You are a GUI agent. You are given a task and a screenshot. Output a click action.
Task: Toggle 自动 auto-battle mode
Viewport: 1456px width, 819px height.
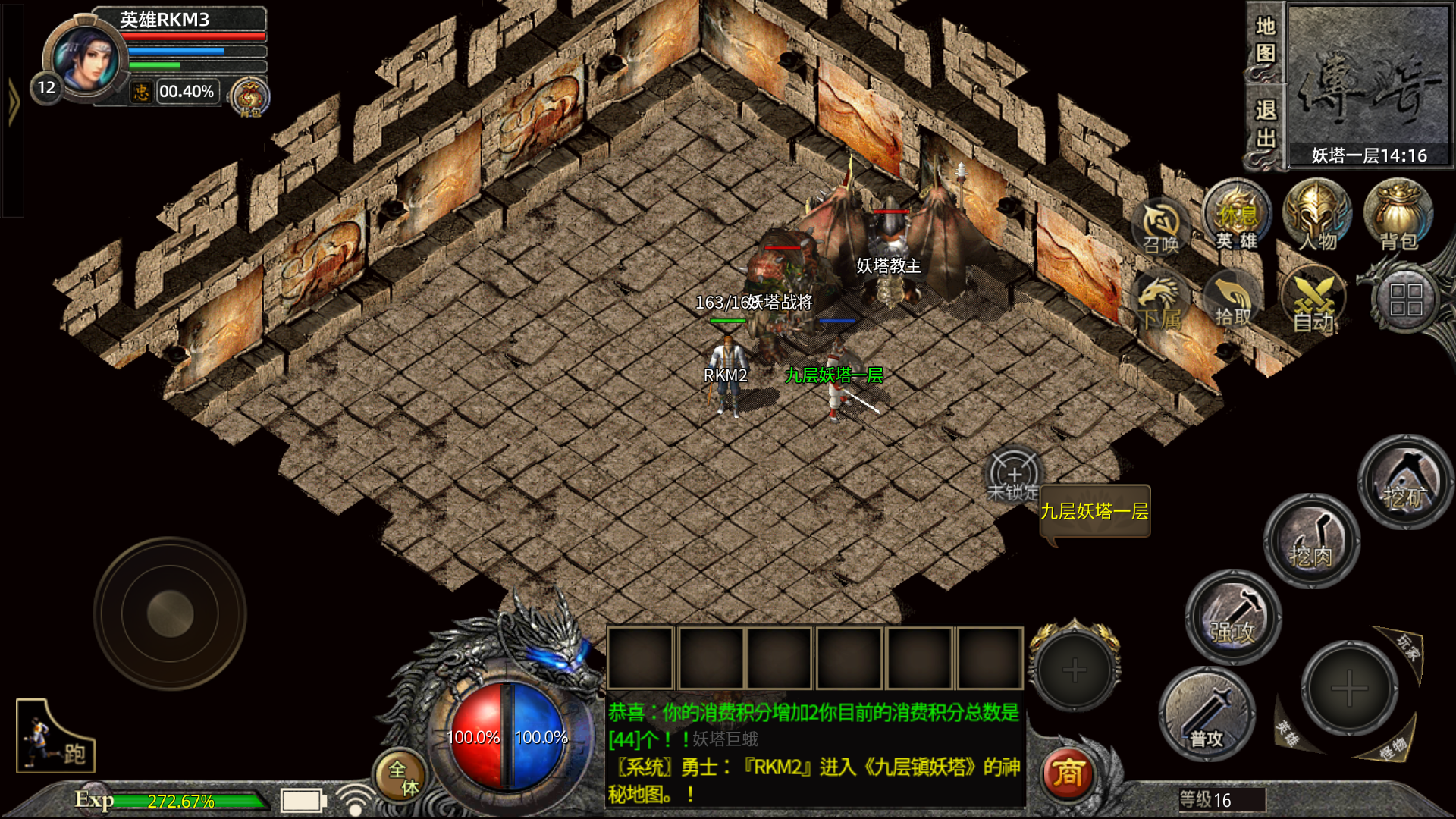(x=1313, y=301)
